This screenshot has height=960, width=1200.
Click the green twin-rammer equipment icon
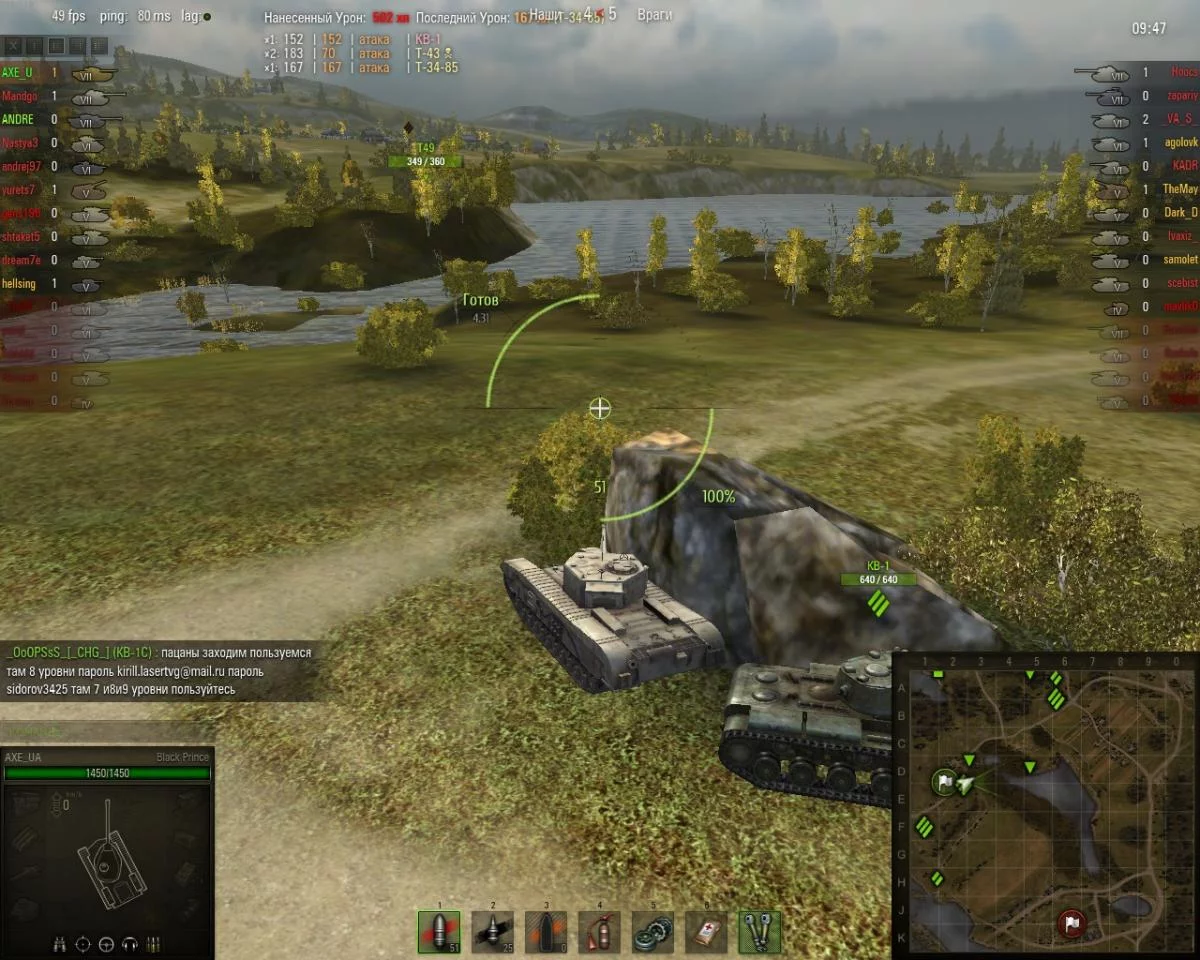pos(759,931)
